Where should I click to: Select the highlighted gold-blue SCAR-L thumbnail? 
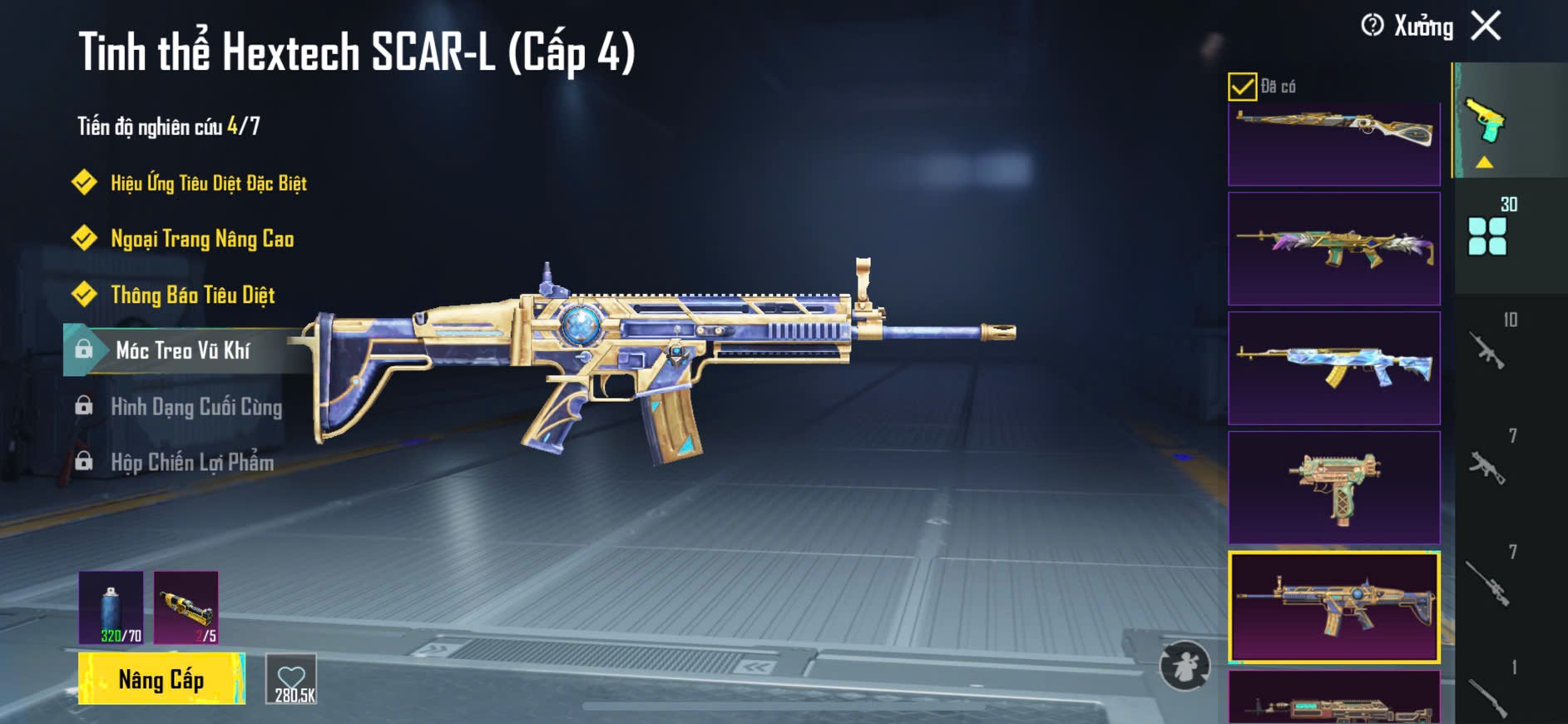(x=1333, y=607)
